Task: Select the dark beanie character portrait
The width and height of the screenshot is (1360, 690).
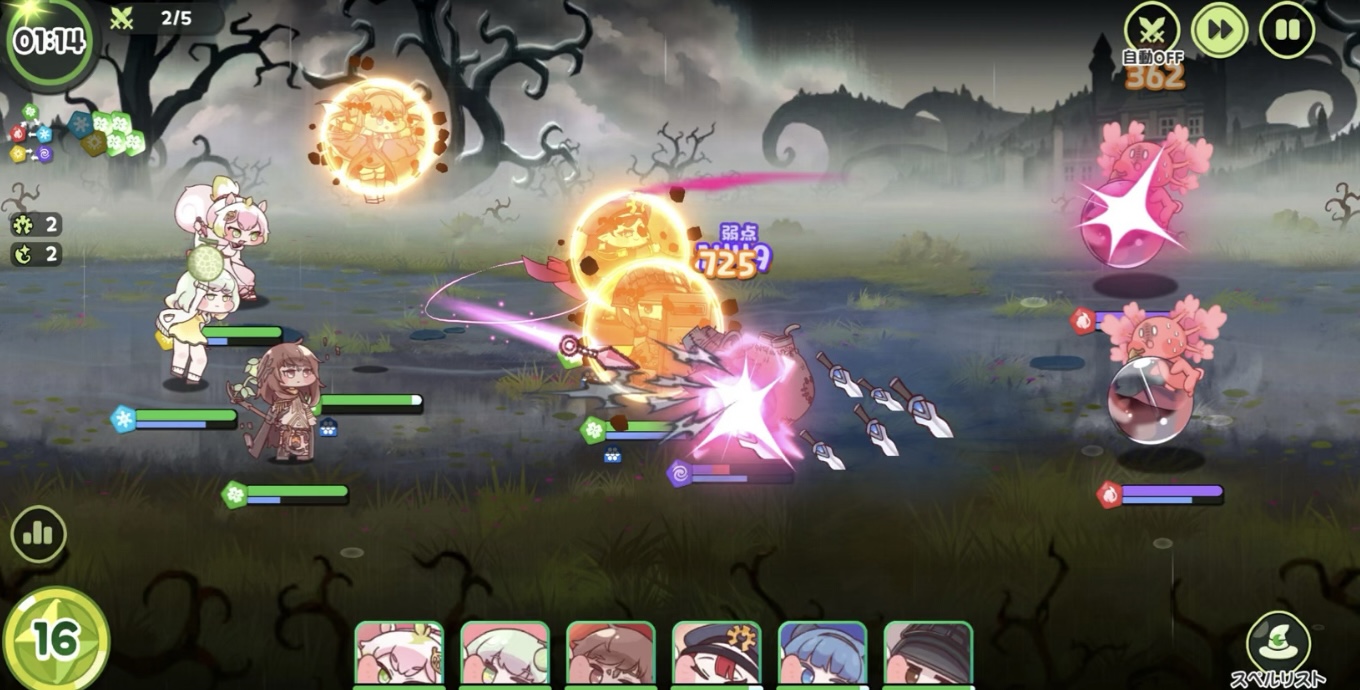Action: coord(929,655)
